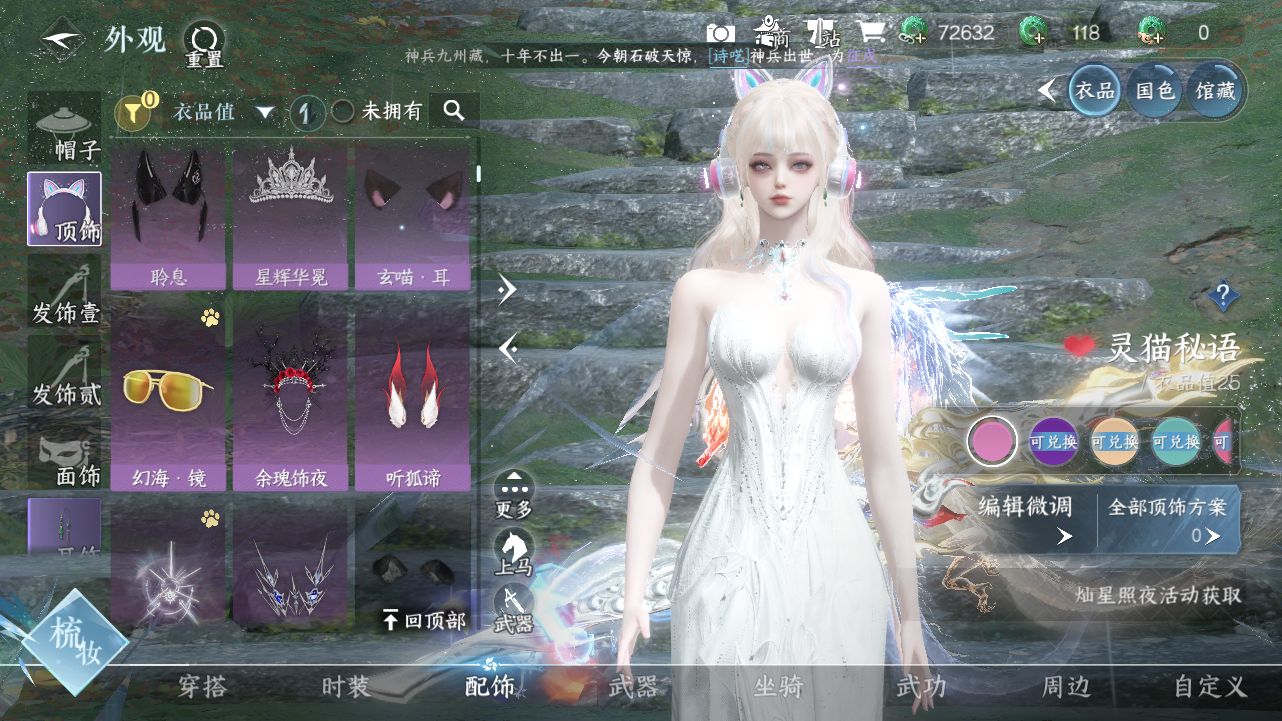Switch to 面饰 face accessory category
The height and width of the screenshot is (721, 1282).
coord(66,460)
